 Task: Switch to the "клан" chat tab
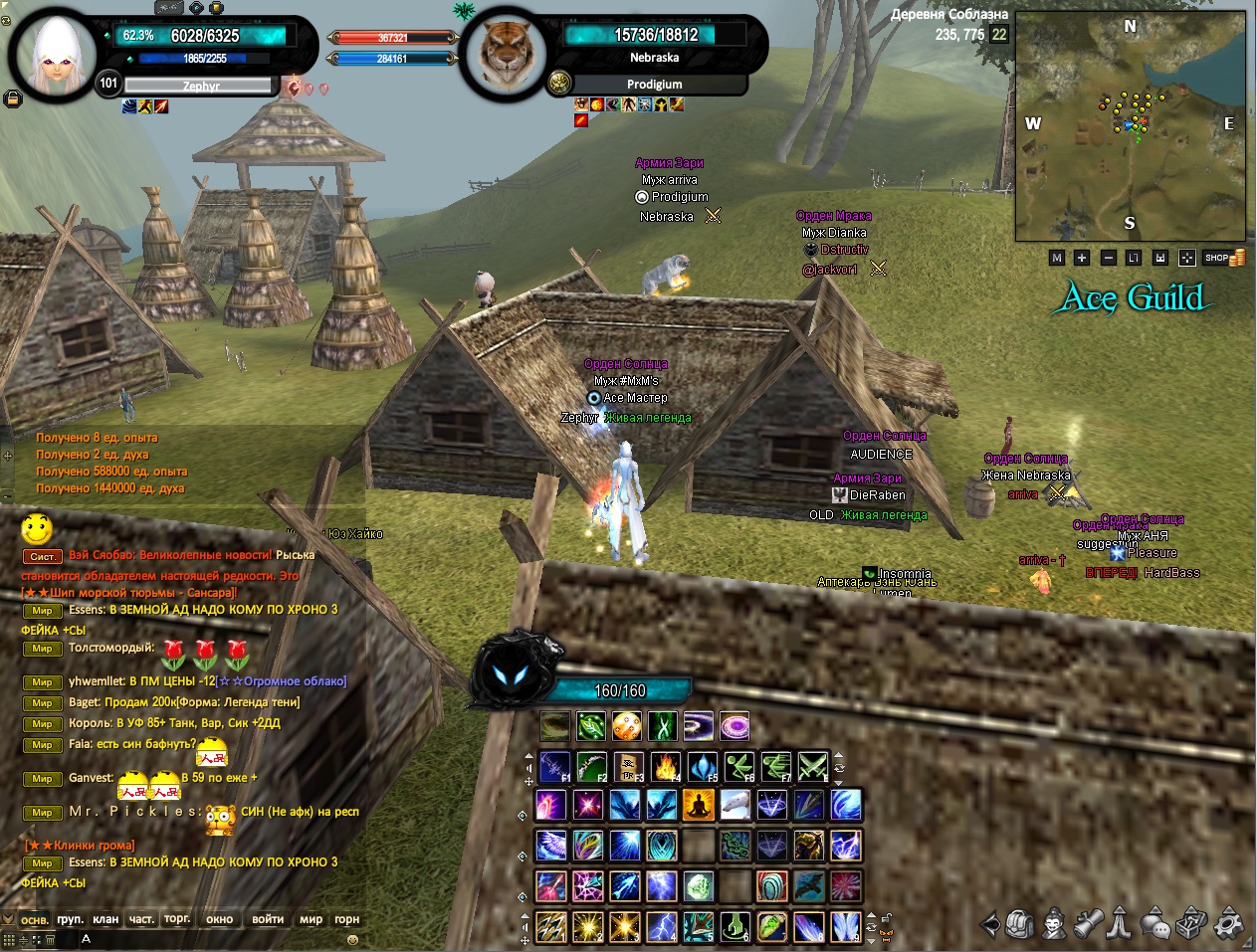[105, 919]
